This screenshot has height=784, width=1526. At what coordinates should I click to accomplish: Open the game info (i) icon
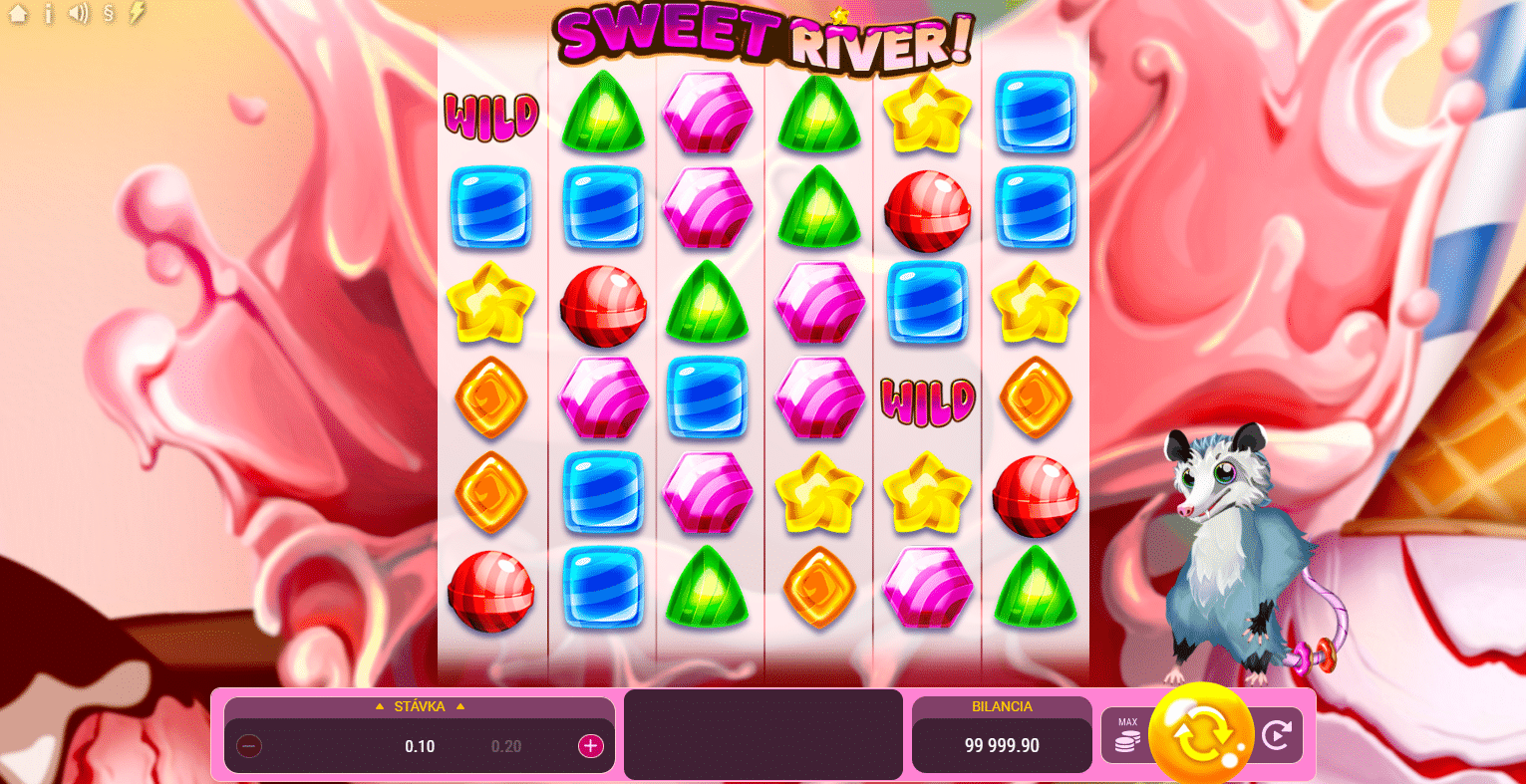click(48, 14)
